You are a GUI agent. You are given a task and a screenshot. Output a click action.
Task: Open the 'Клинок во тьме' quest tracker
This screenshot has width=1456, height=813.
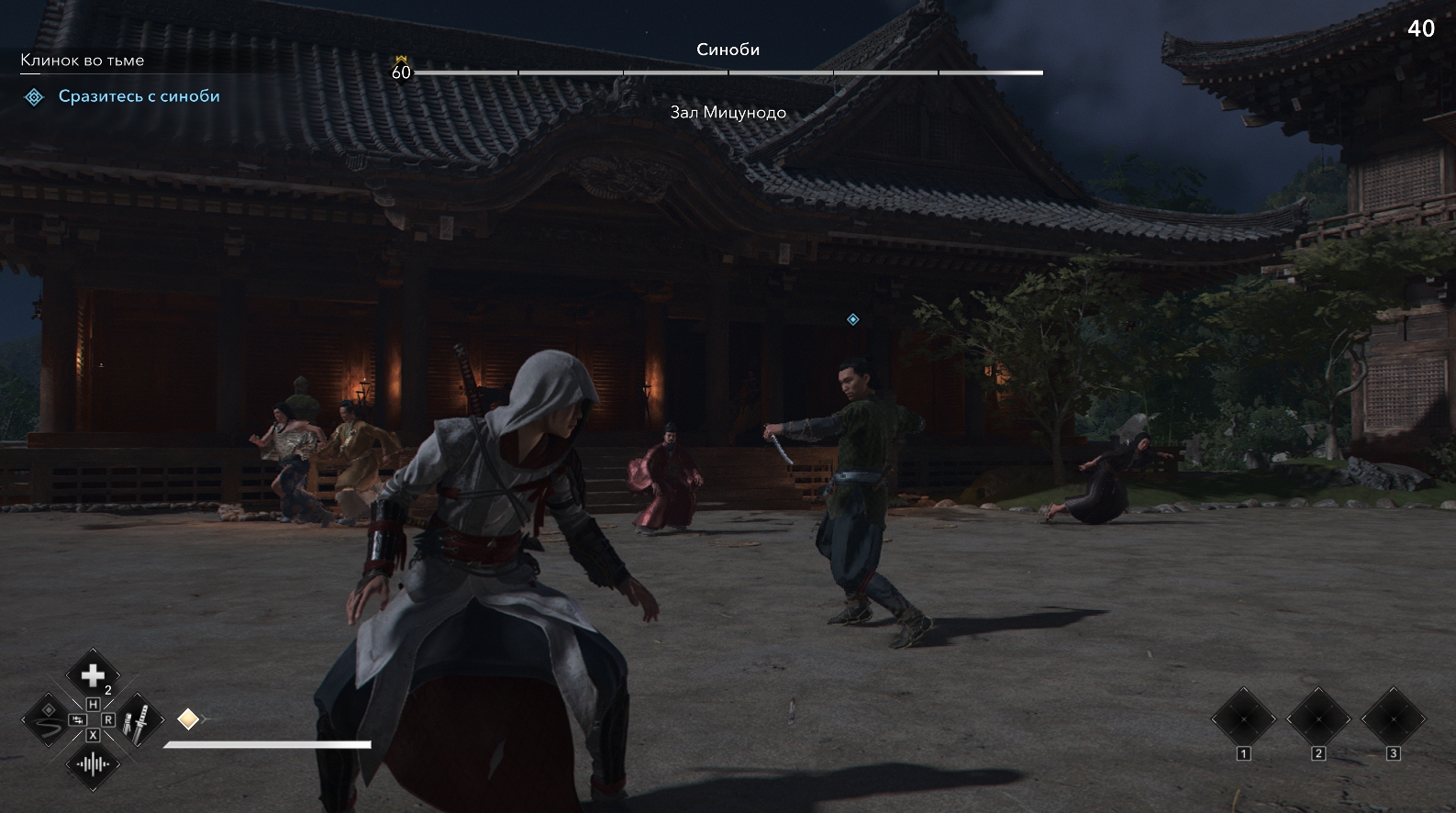[83, 61]
